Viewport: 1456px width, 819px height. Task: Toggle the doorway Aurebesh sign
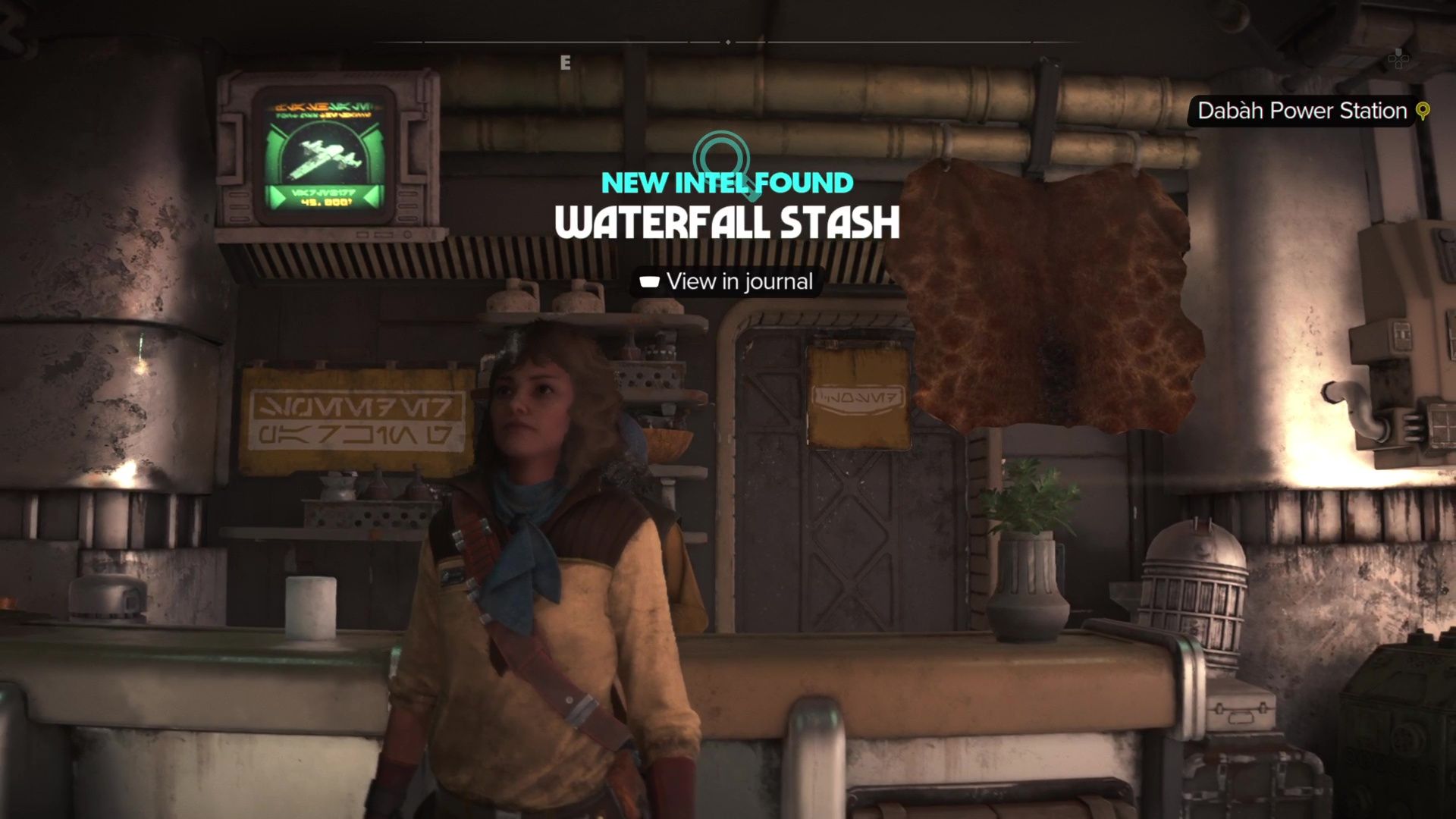(855, 394)
